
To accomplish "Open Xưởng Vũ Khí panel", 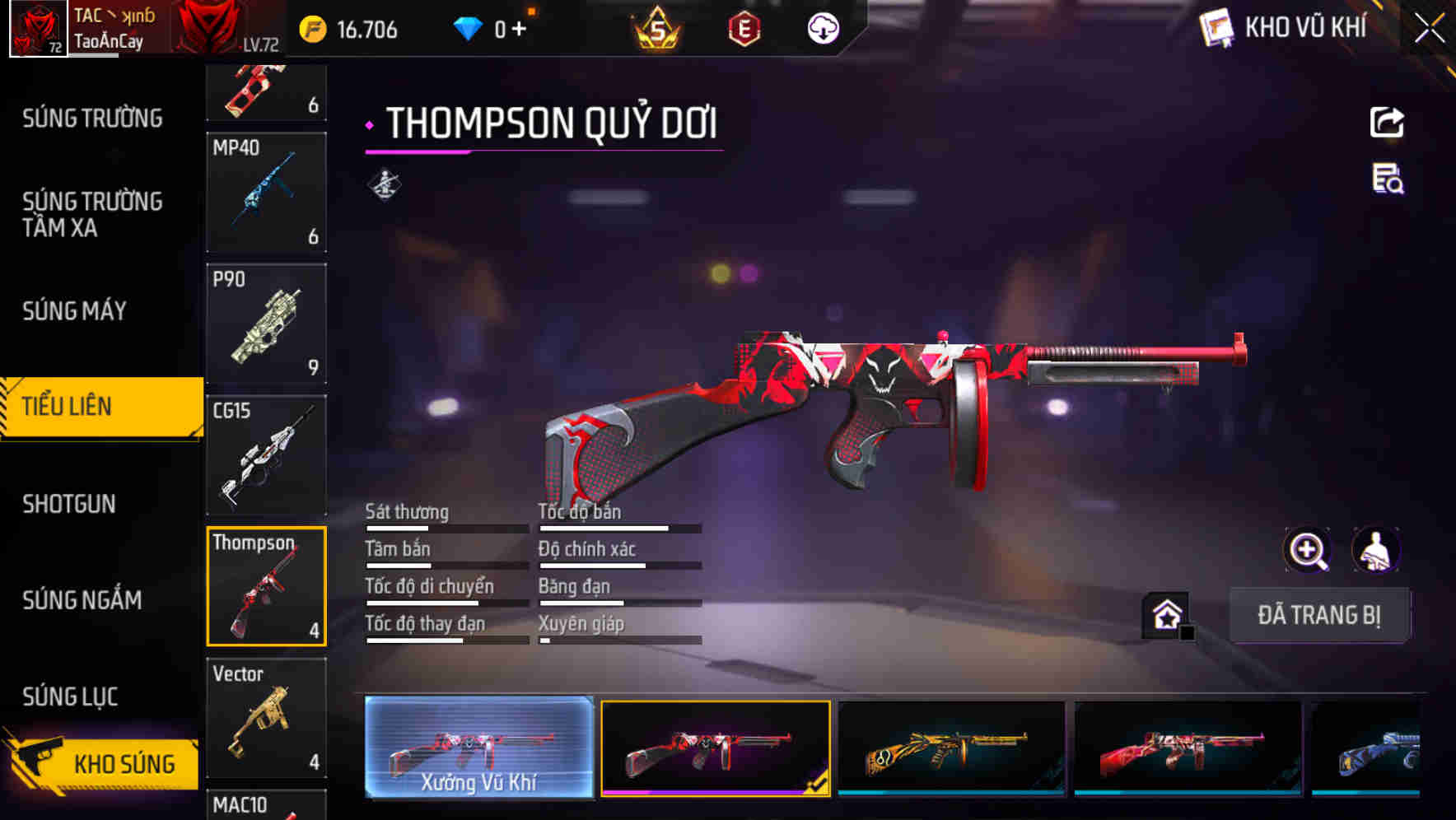I will pyautogui.click(x=478, y=749).
